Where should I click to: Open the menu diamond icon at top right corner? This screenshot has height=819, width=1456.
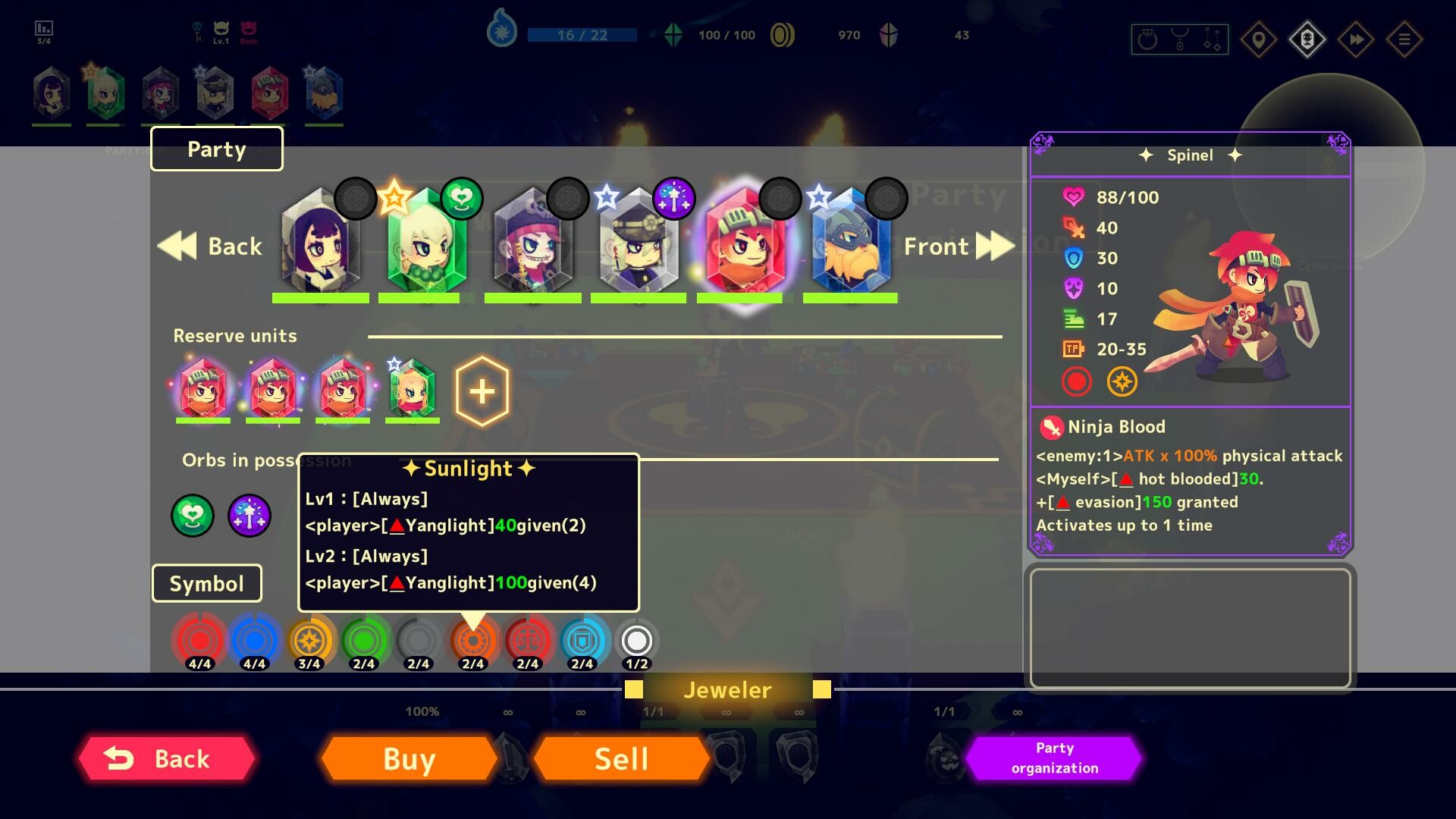1404,39
